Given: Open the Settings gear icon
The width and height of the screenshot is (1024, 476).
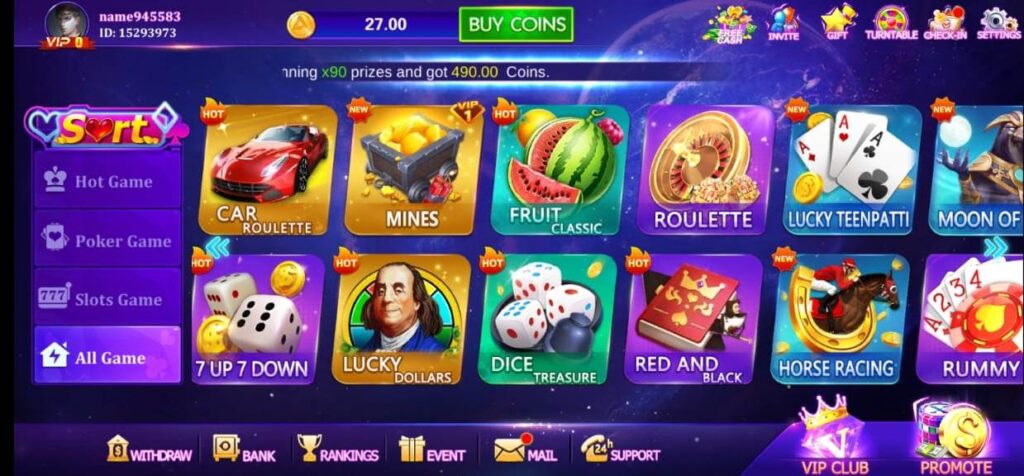Looking at the screenshot, I should [x=998, y=22].
